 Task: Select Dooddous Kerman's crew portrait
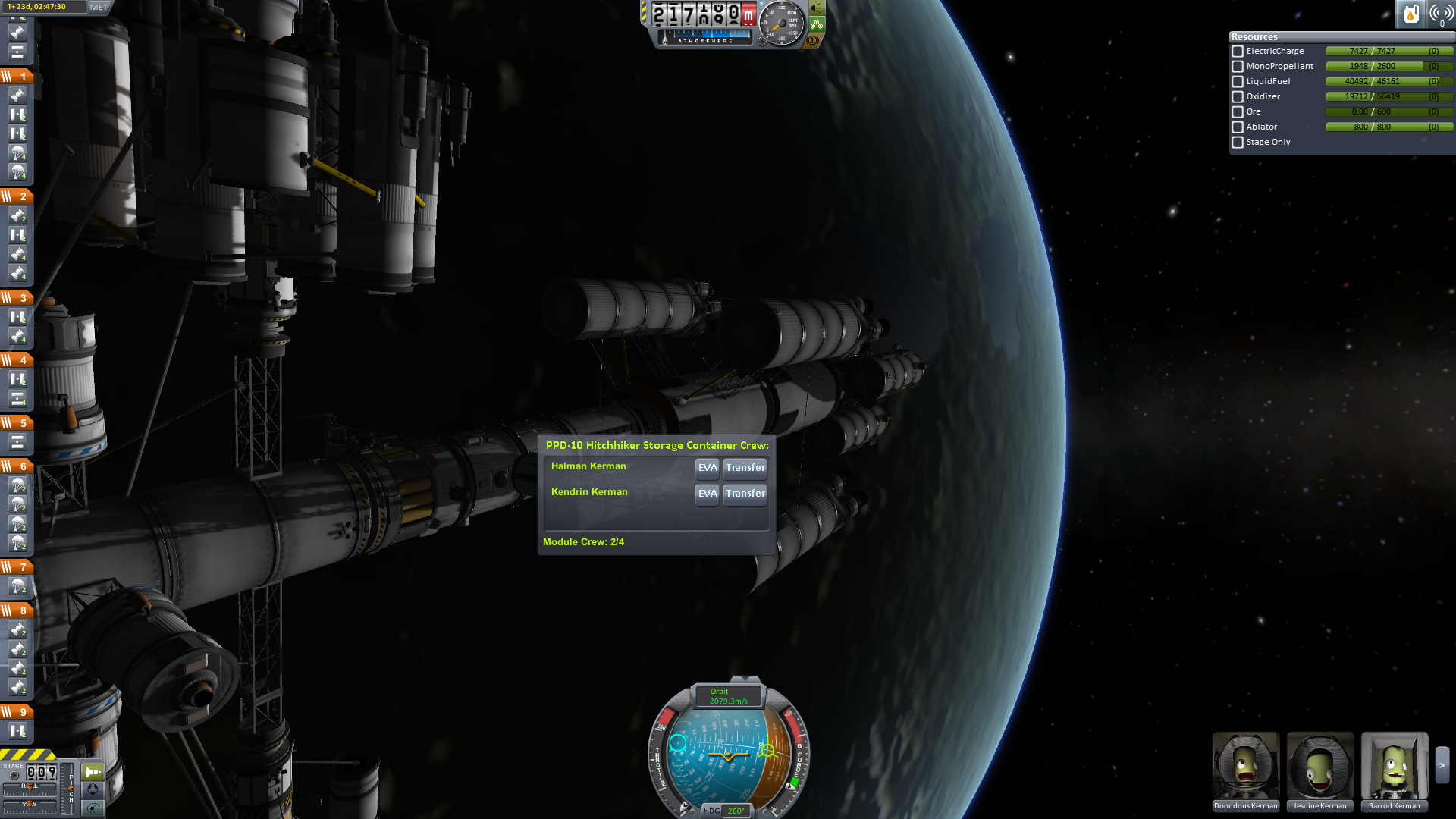(1245, 766)
